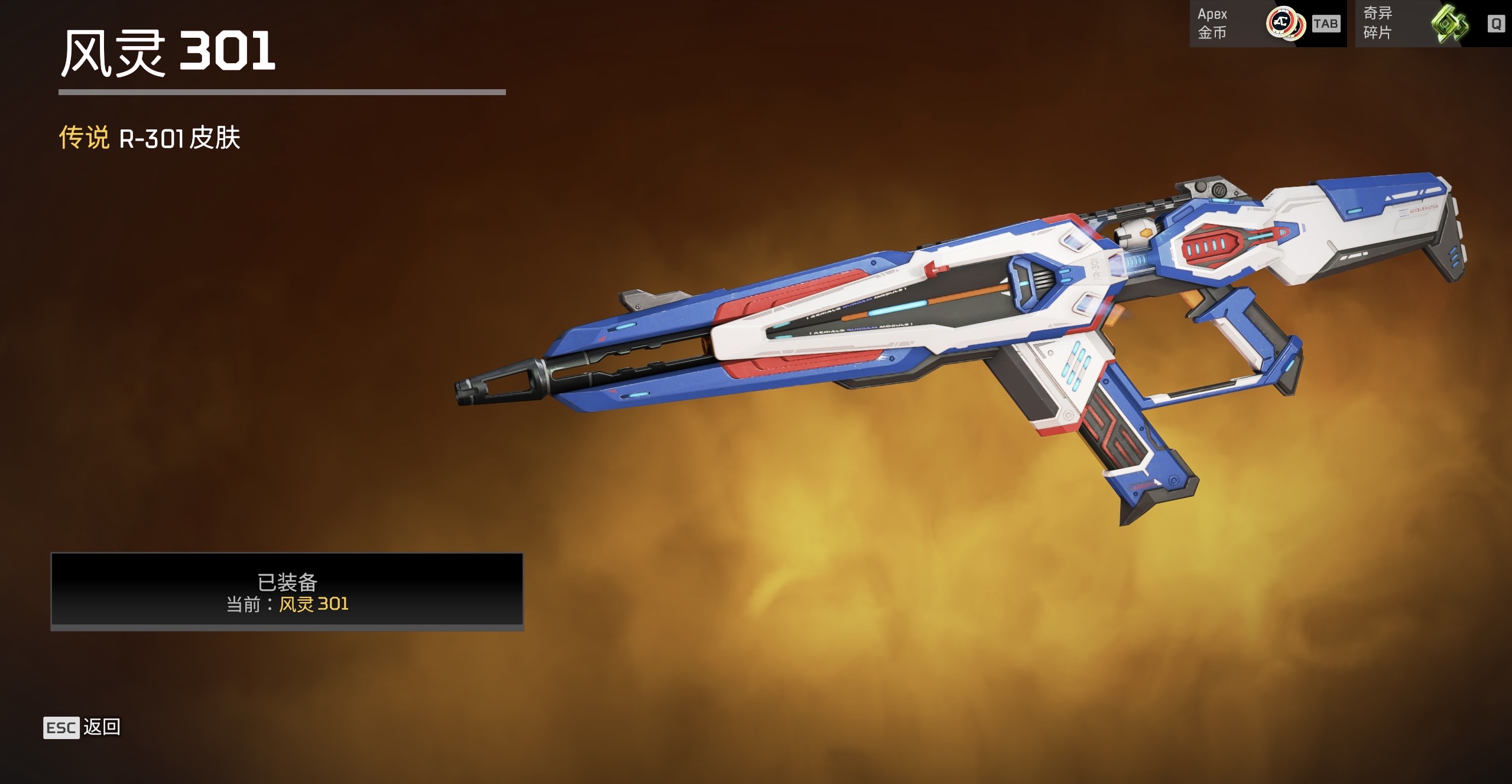This screenshot has height=784, width=1512.
Task: Open the 奇异碎片 heirloom shards panel
Action: click(1432, 24)
